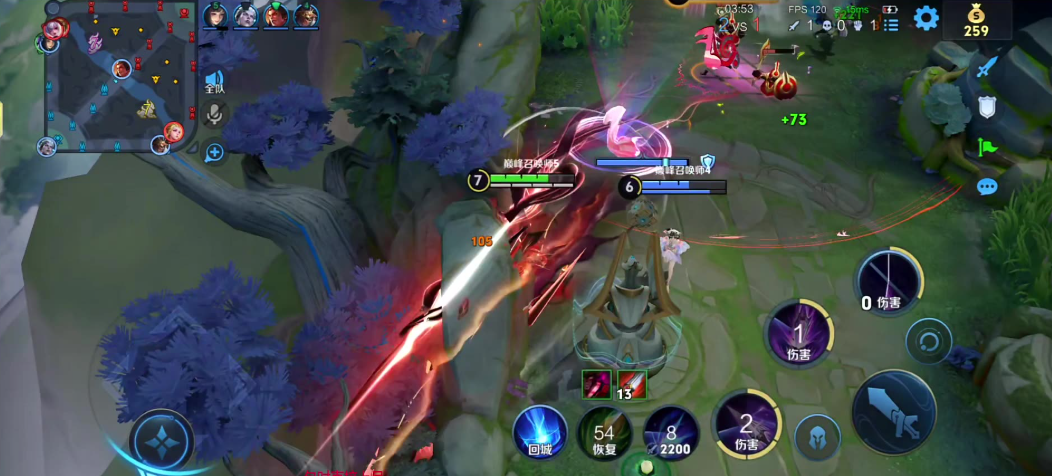Tap the plus speech-bubble button
This screenshot has height=476, width=1052.
point(214,152)
